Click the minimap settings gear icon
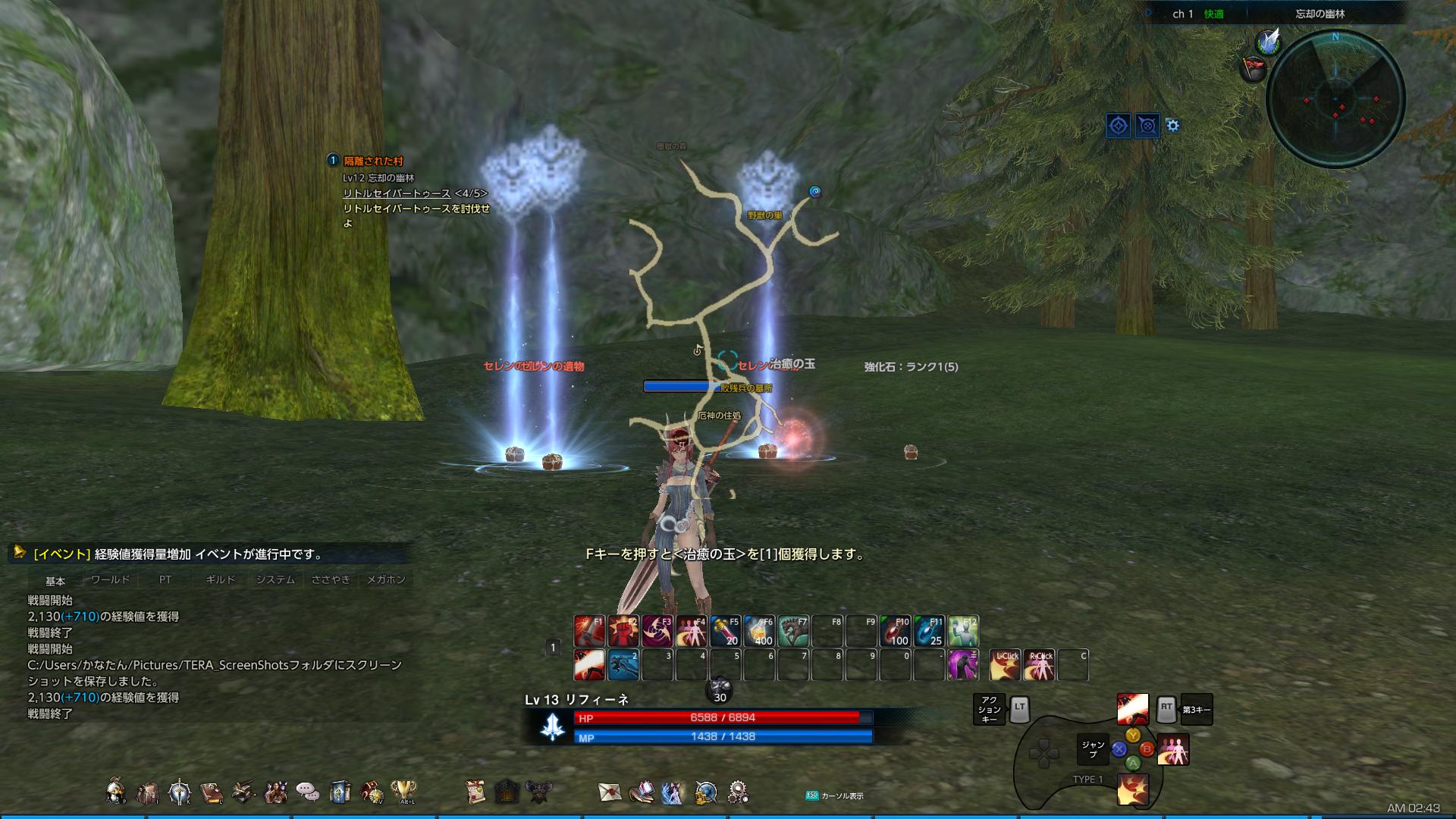The height and width of the screenshot is (819, 1456). point(1172,125)
